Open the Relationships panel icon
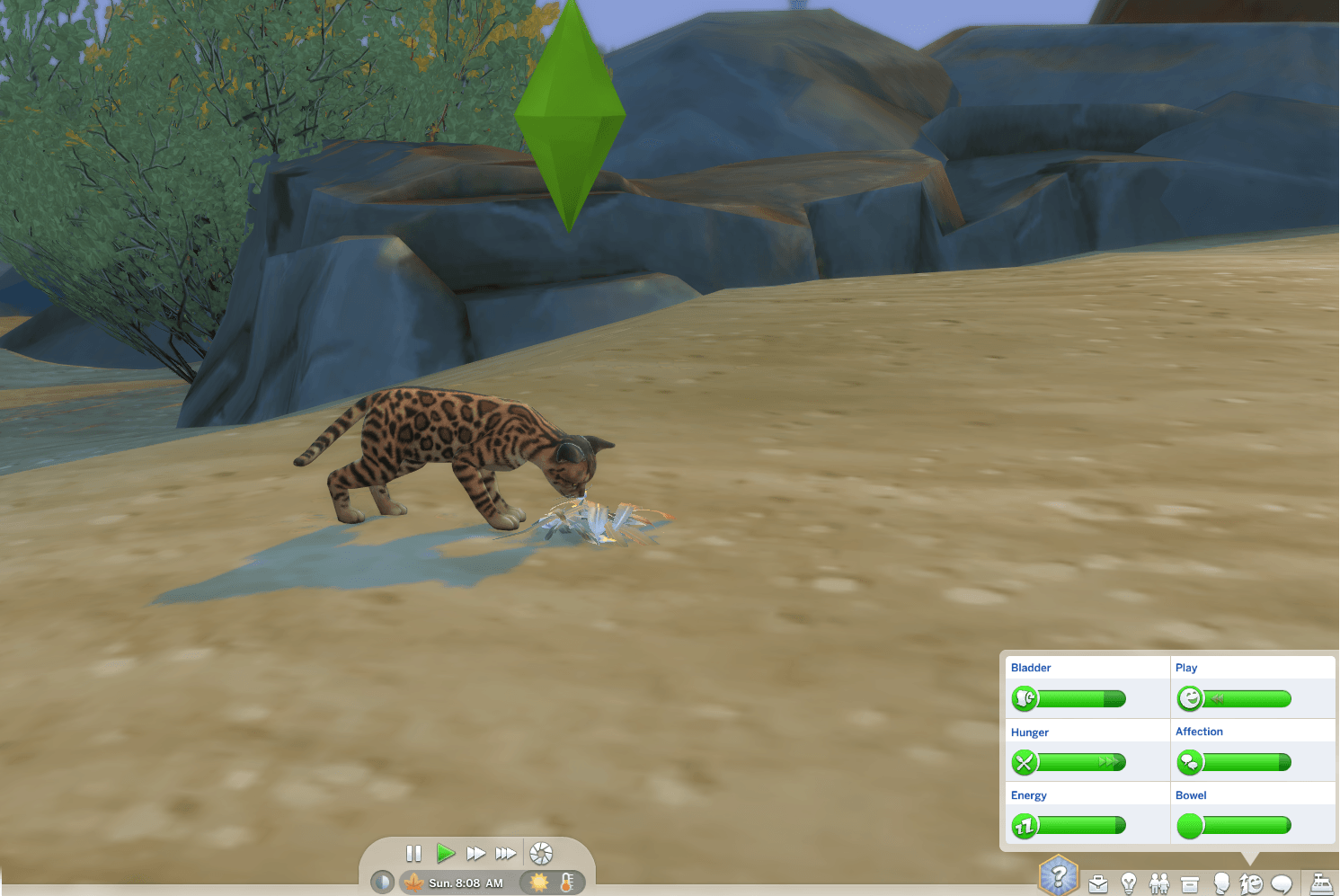 coord(1159,882)
